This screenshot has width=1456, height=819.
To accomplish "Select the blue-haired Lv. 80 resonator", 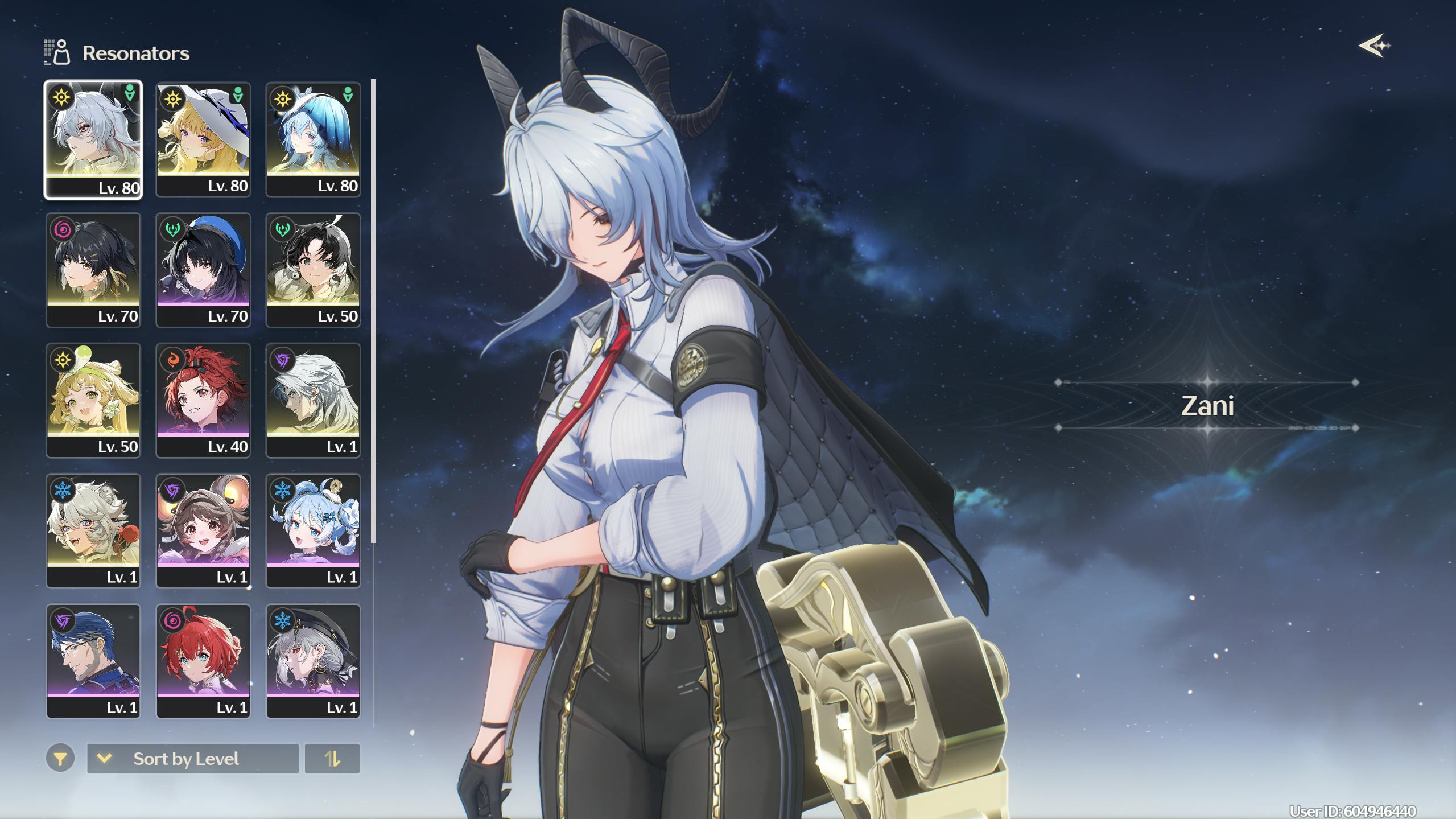I will [x=313, y=139].
